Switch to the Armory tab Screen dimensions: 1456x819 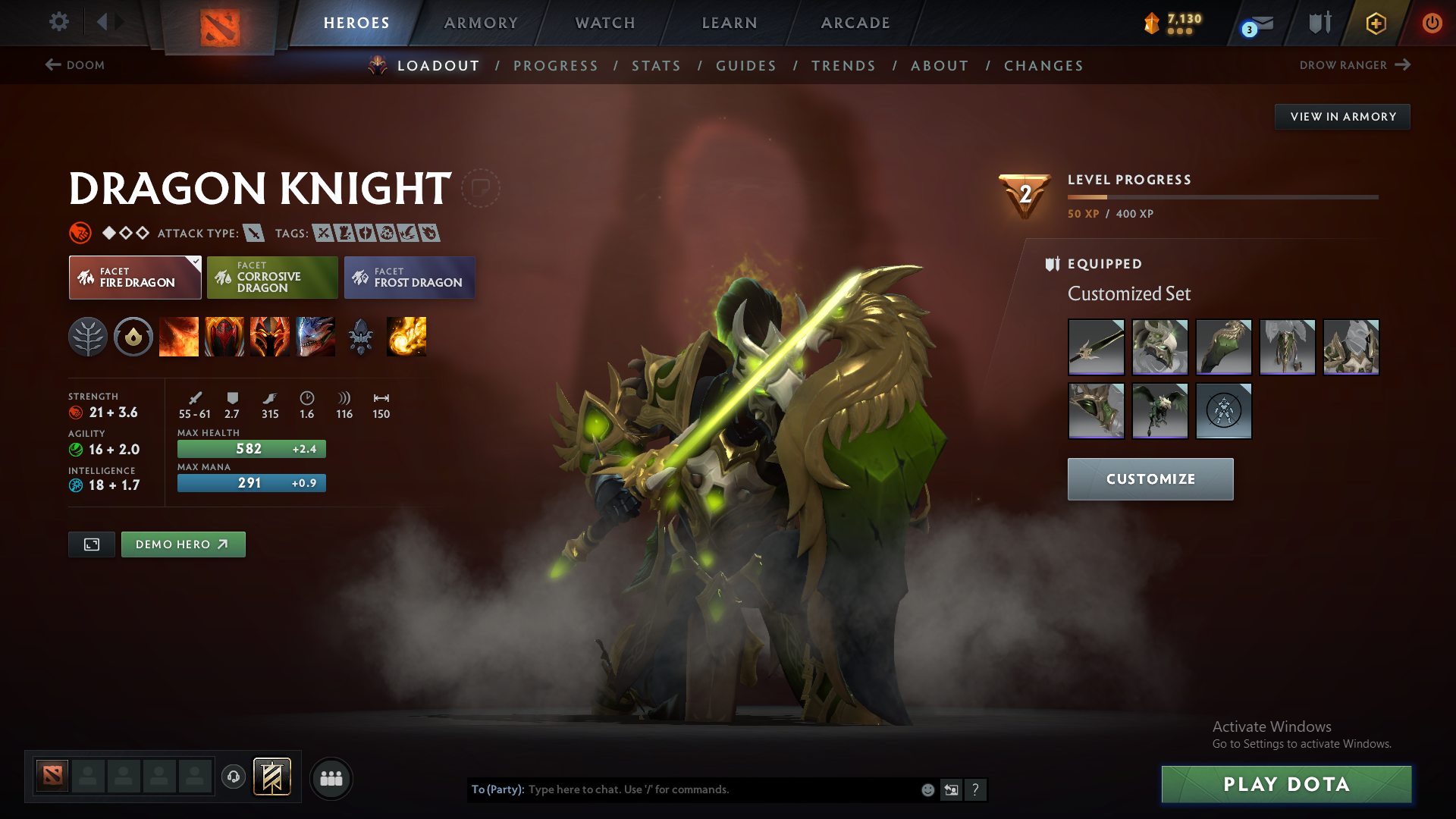[x=481, y=23]
